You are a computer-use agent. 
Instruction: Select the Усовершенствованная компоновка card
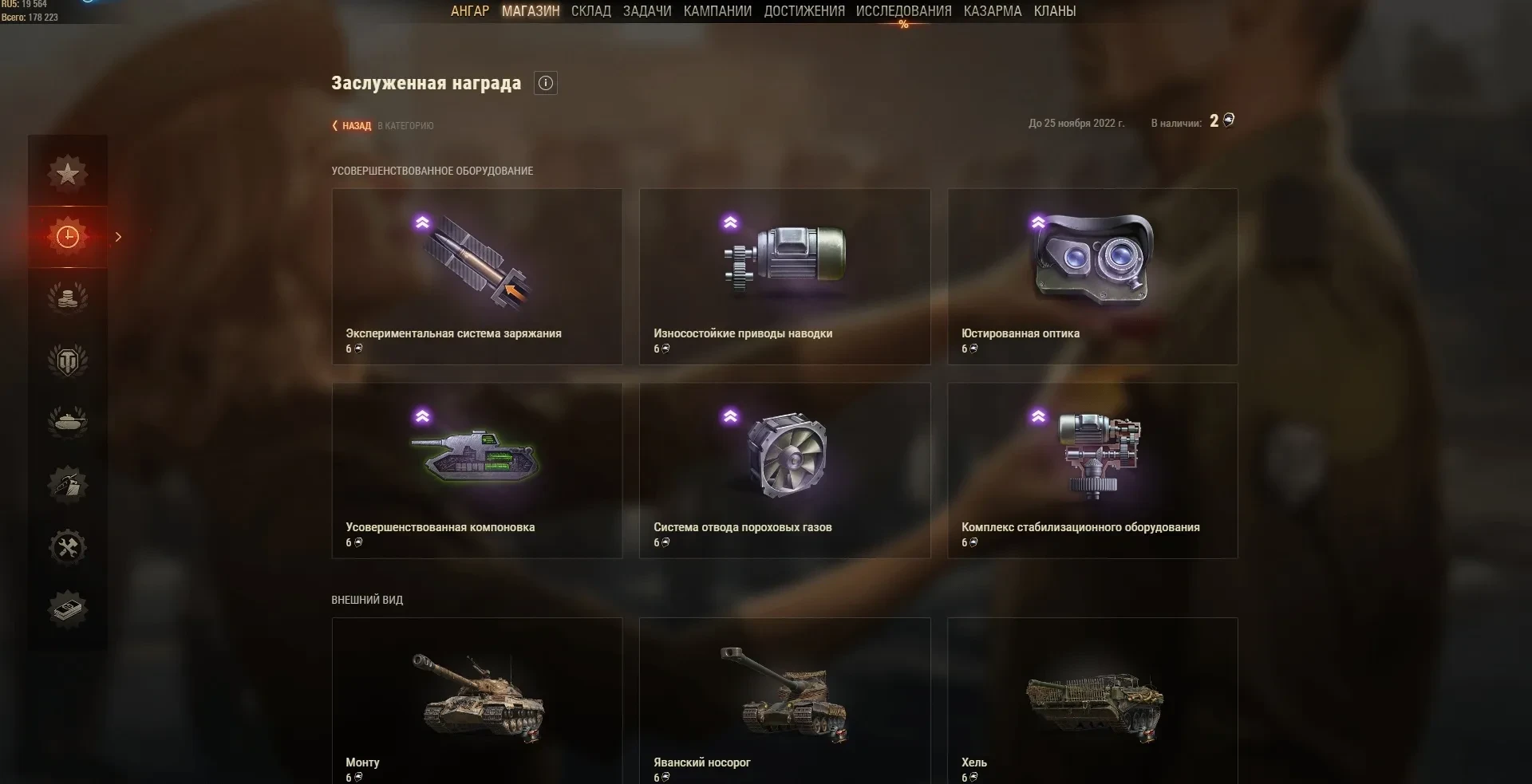tap(477, 470)
